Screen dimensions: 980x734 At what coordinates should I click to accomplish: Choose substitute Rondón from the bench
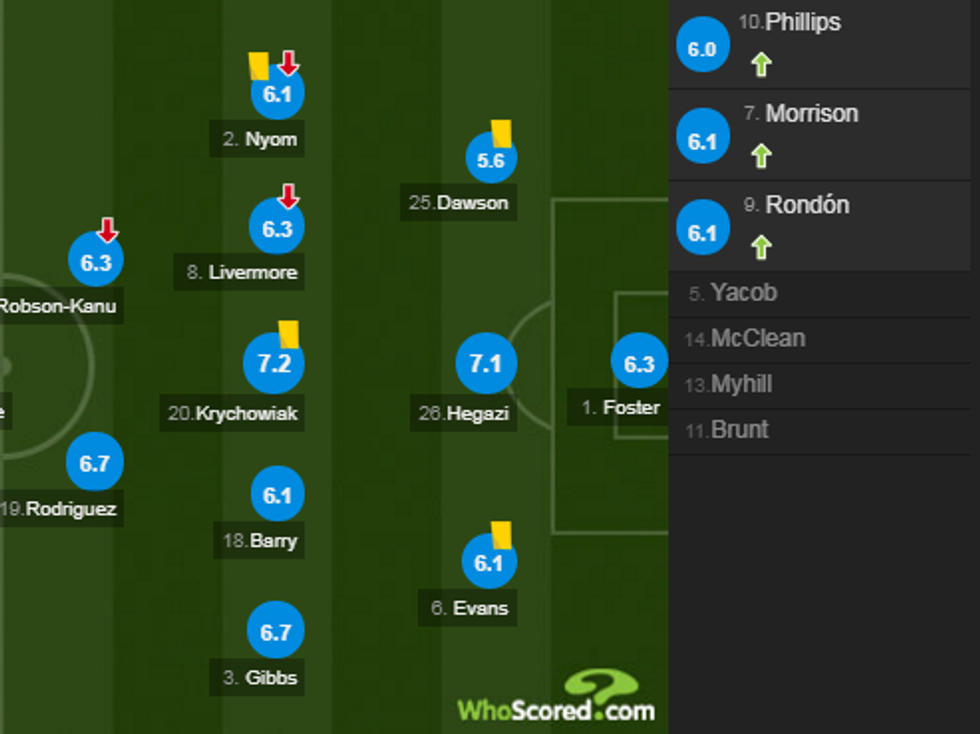pyautogui.click(x=807, y=205)
